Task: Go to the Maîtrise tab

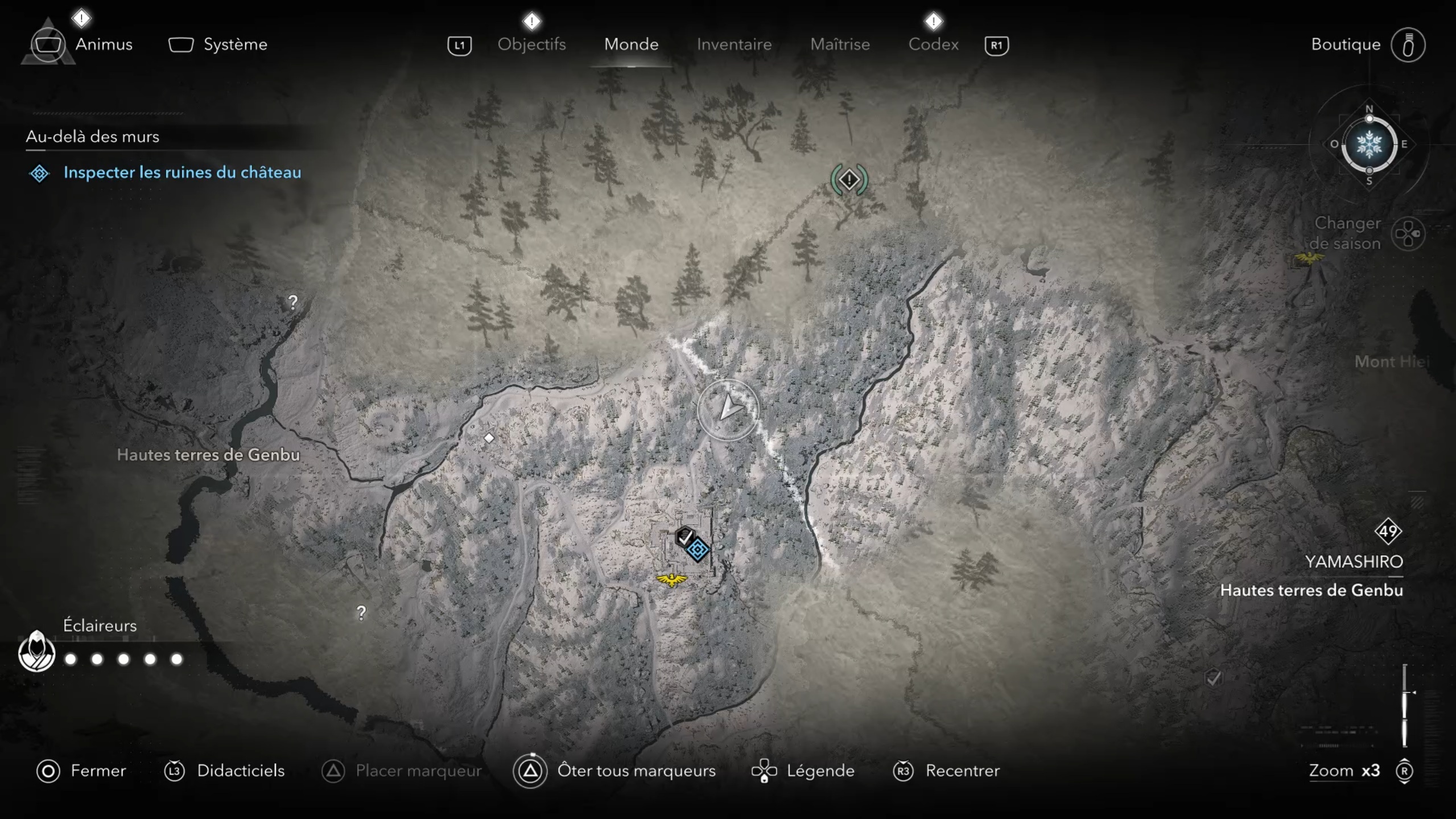Action: click(x=840, y=44)
